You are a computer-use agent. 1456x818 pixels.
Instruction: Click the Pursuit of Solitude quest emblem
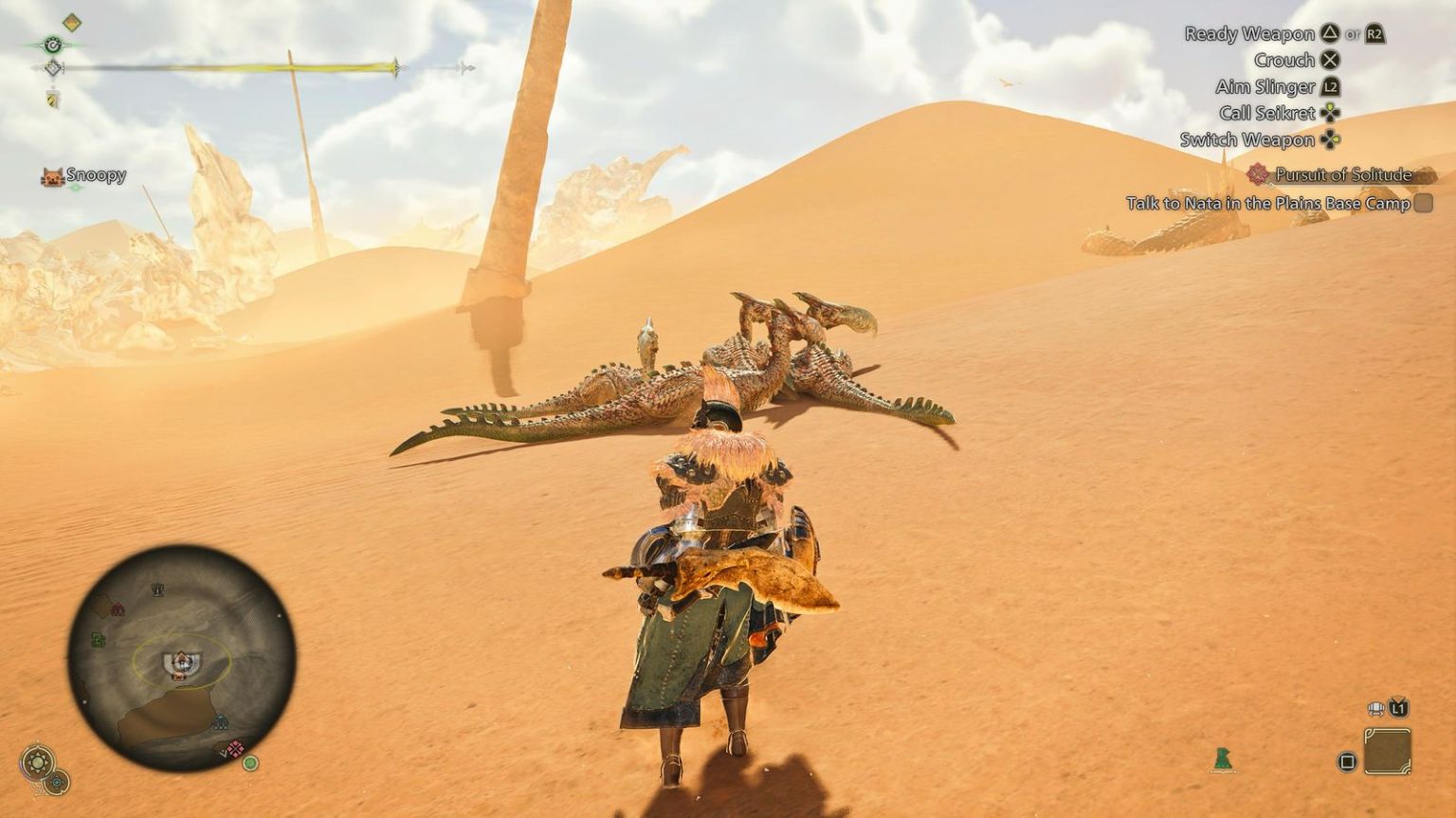(1259, 176)
